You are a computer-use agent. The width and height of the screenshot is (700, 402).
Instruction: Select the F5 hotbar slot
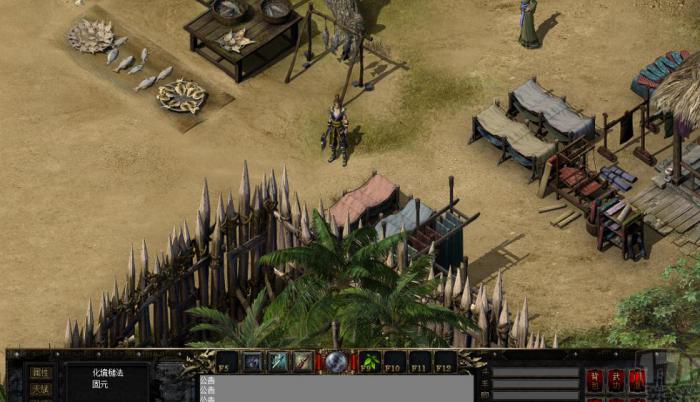(228, 361)
